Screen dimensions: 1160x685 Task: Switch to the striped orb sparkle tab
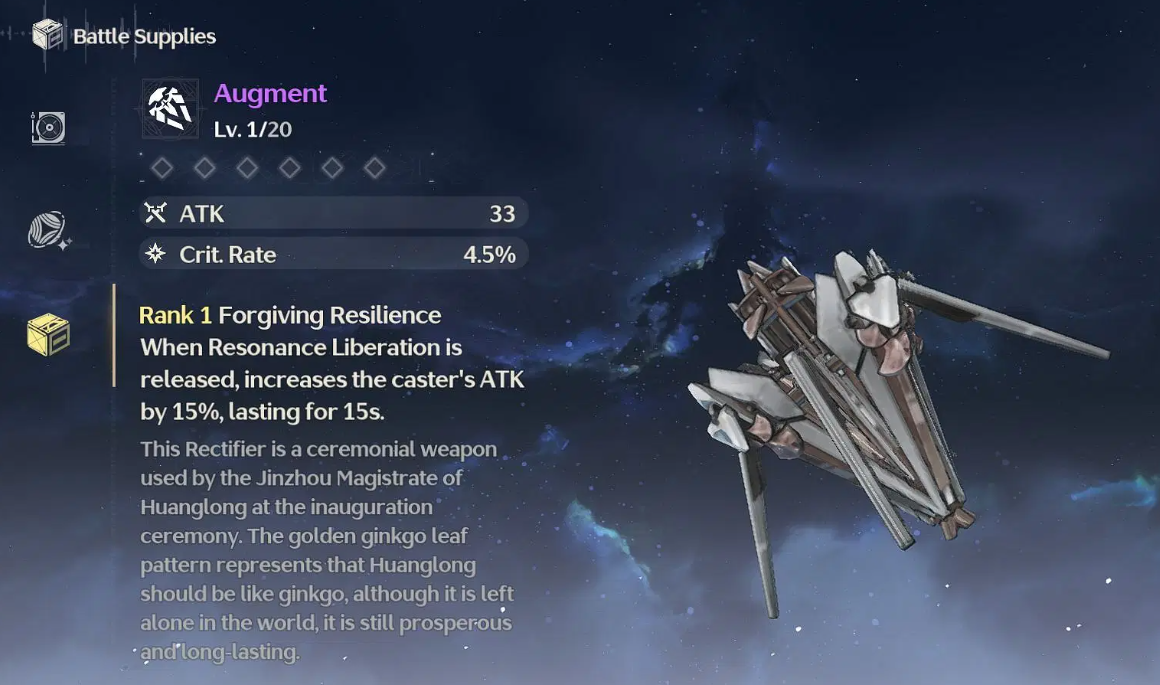click(48, 231)
